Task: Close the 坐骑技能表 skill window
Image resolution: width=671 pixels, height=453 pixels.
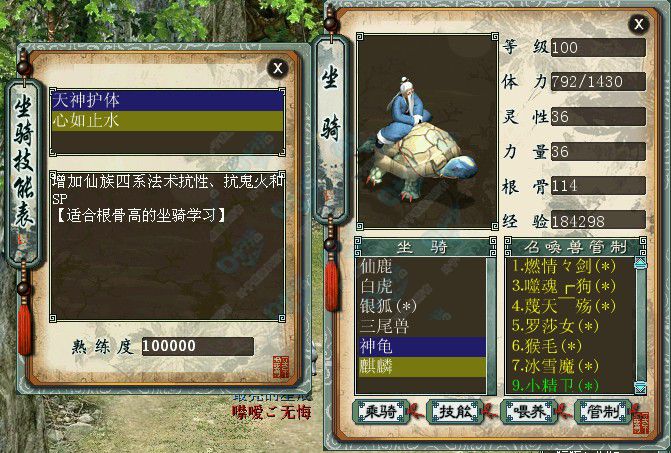Action: [277, 67]
